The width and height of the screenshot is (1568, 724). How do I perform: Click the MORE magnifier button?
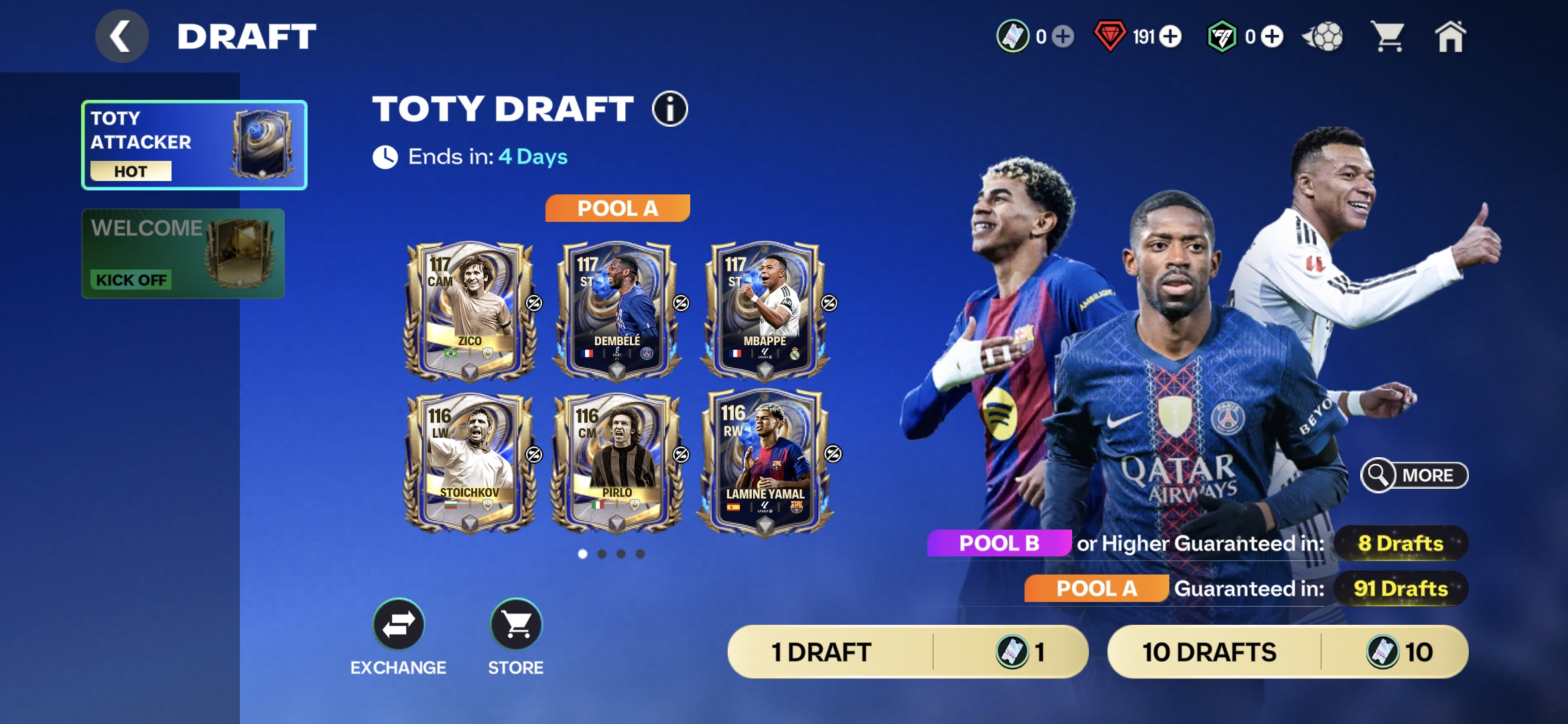[x=1414, y=475]
